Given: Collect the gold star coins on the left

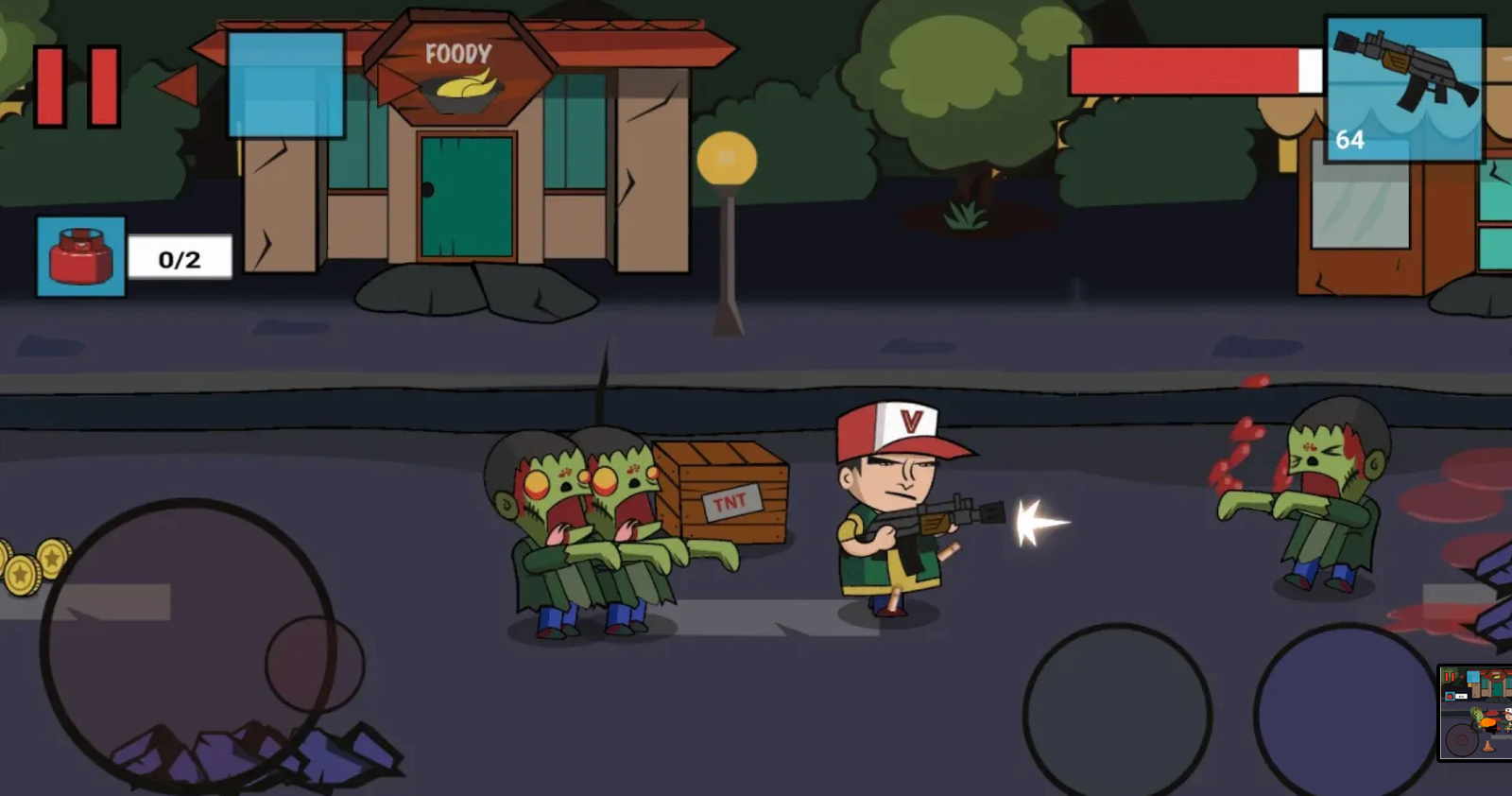Looking at the screenshot, I should (x=33, y=564).
